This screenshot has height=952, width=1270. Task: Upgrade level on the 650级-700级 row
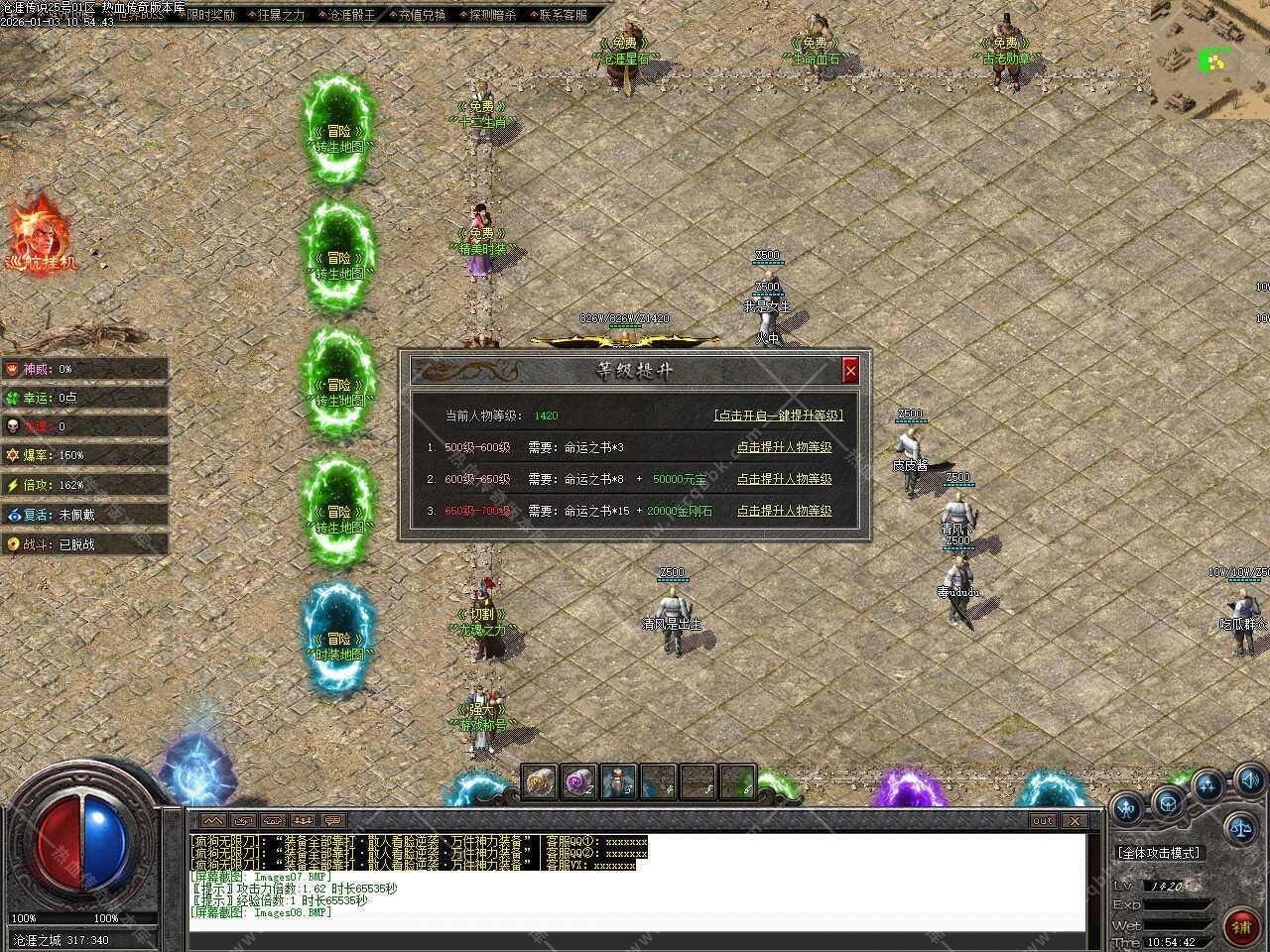tap(784, 511)
